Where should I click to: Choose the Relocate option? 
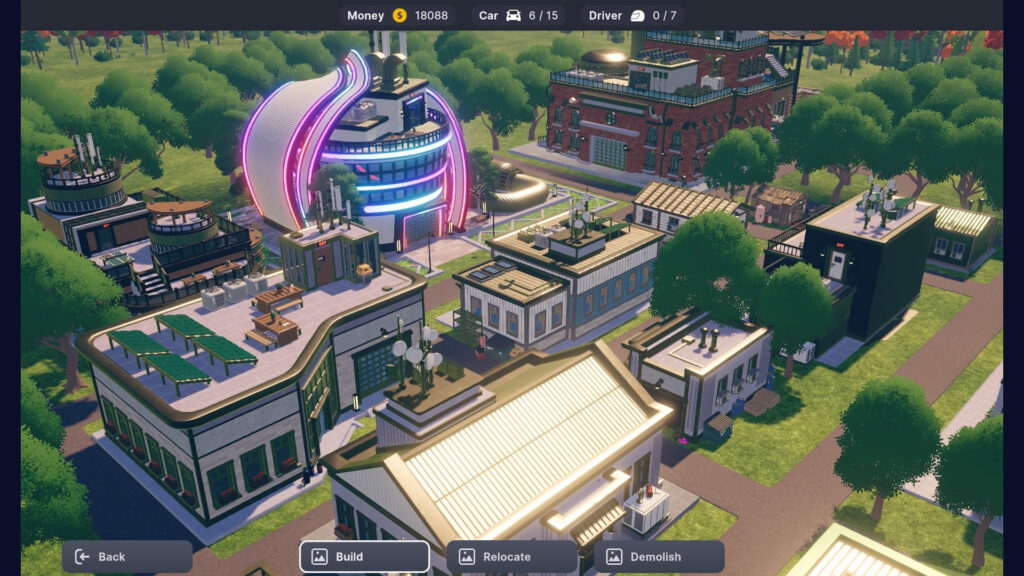pos(511,557)
